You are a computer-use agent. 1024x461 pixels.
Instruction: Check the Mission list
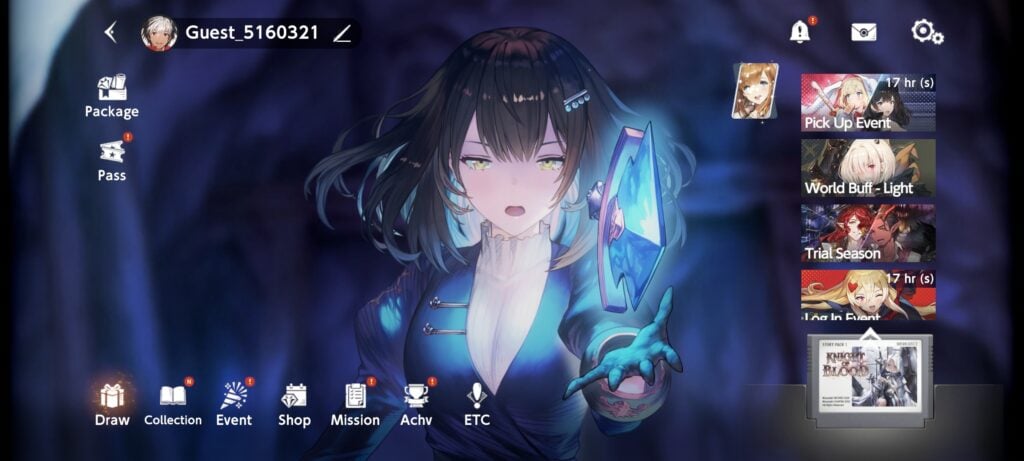355,404
